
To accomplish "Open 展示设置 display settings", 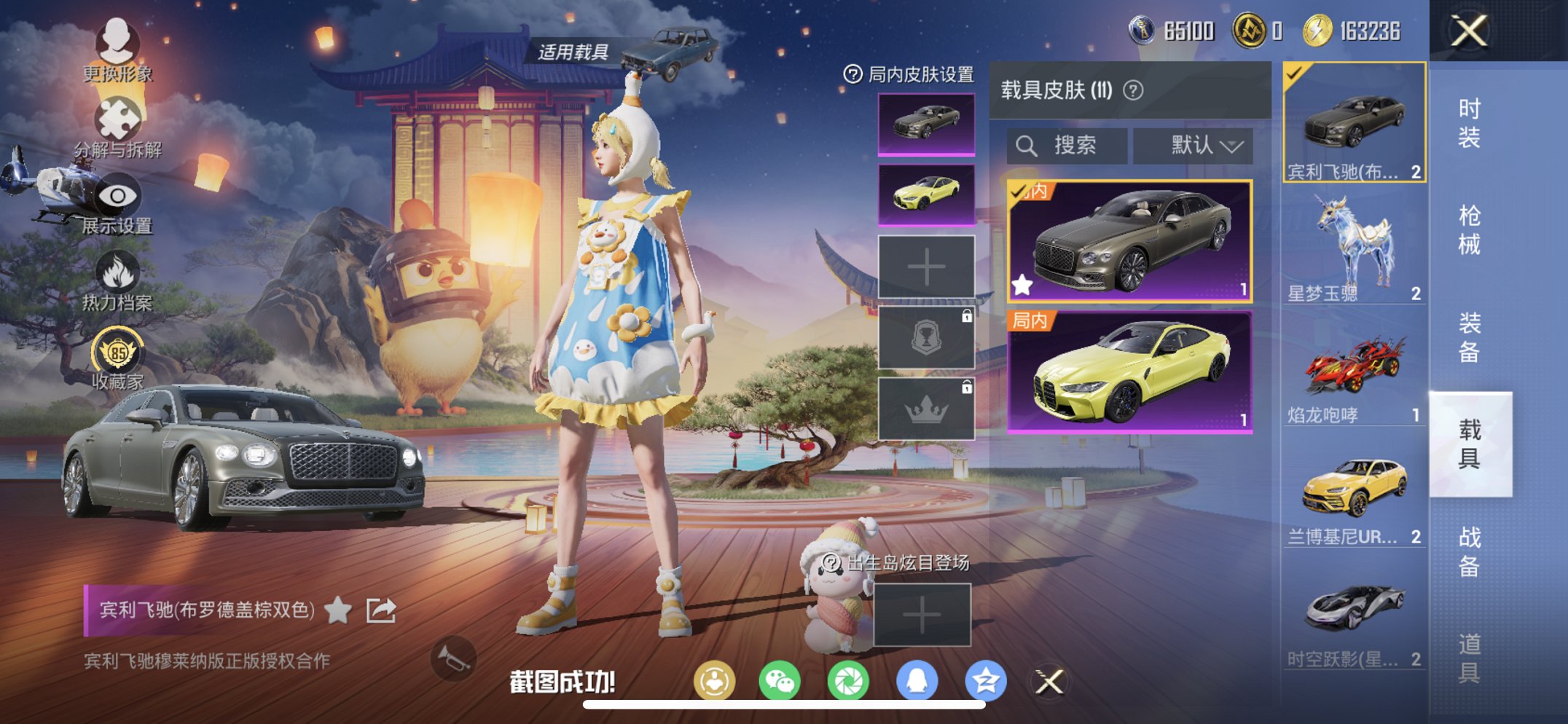I will (x=119, y=197).
